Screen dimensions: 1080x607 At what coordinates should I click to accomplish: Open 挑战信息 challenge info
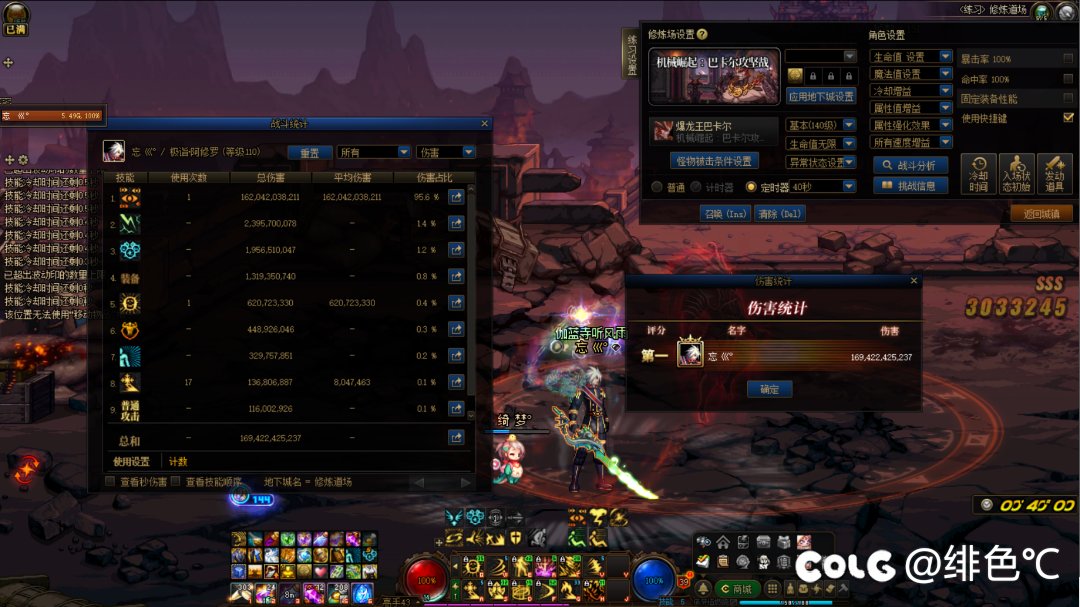pos(910,185)
